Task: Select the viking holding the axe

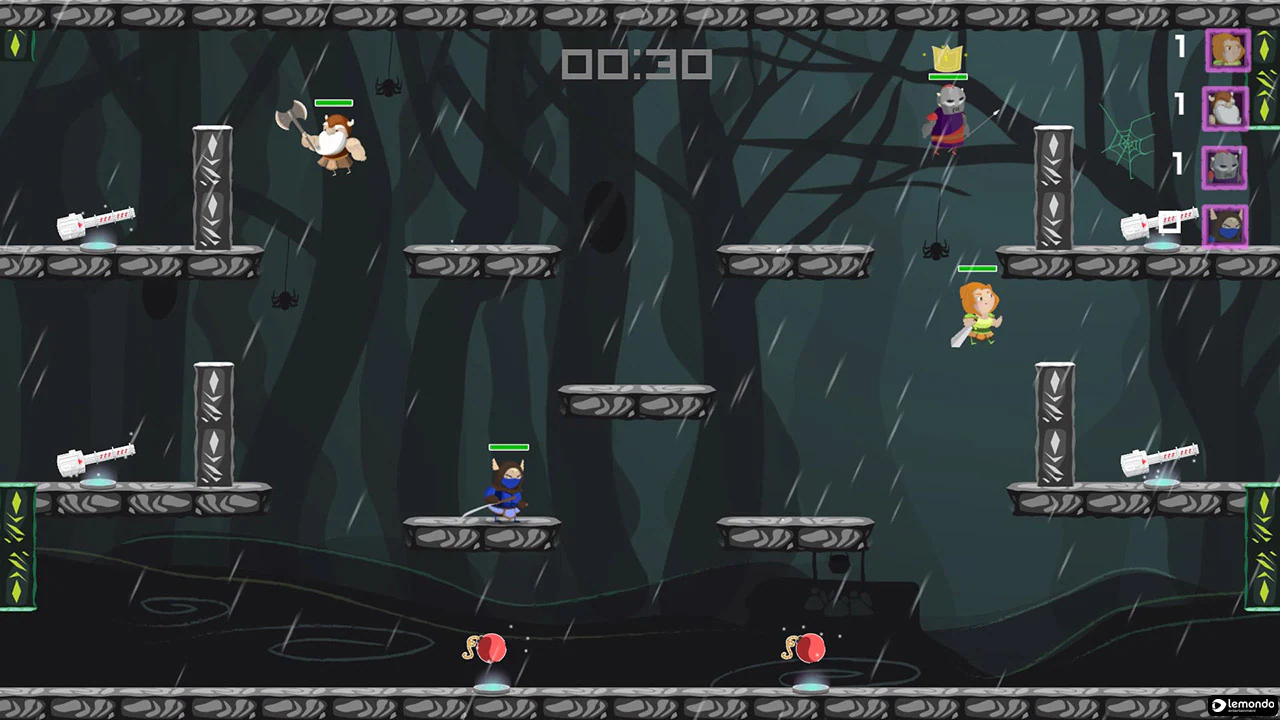Action: pyautogui.click(x=335, y=140)
